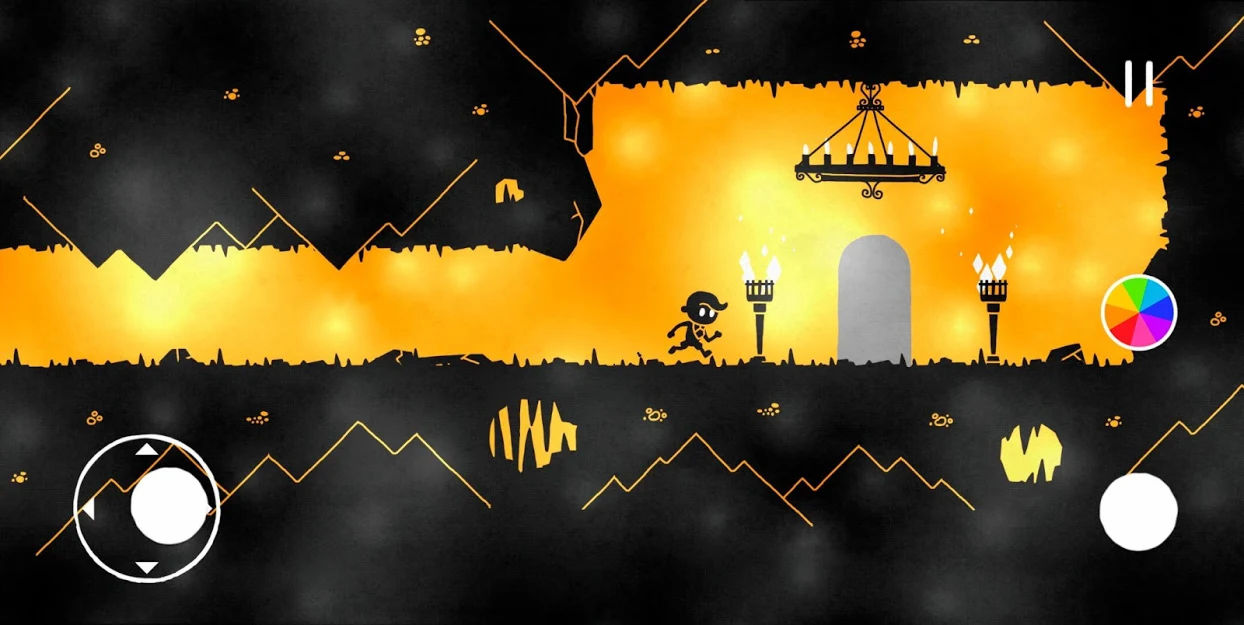The image size is (1244, 625).
Task: Pause the game with the pause icon
Action: [x=1138, y=83]
